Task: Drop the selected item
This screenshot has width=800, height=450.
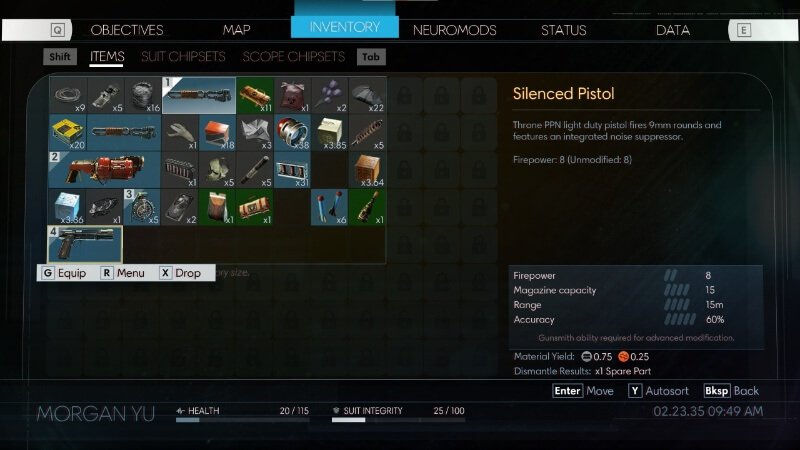Action: pos(180,273)
